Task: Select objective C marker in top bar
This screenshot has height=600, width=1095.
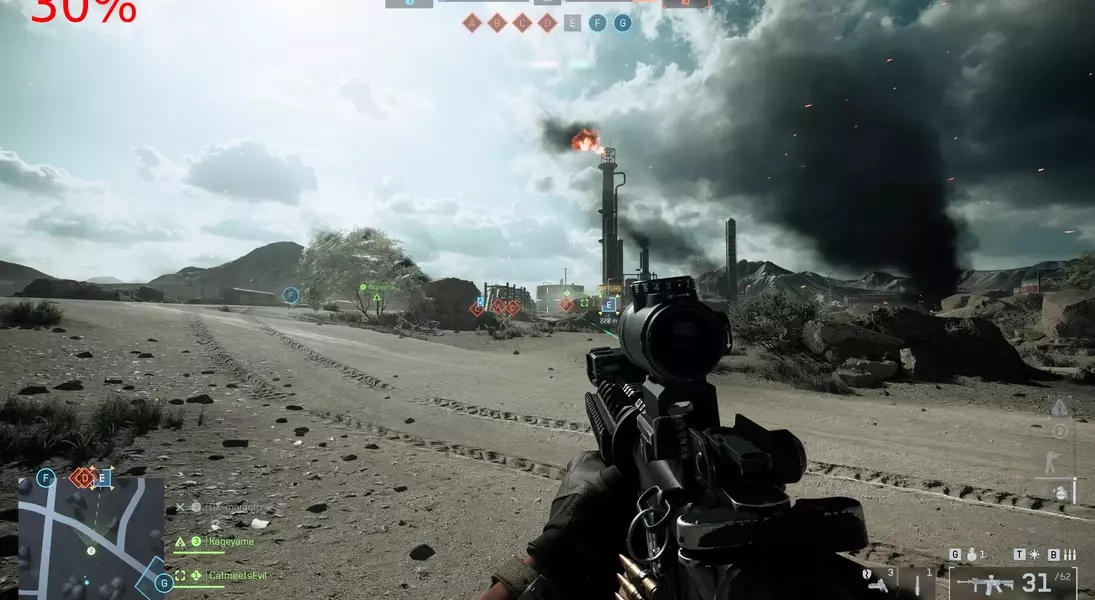Action: pyautogui.click(x=522, y=23)
